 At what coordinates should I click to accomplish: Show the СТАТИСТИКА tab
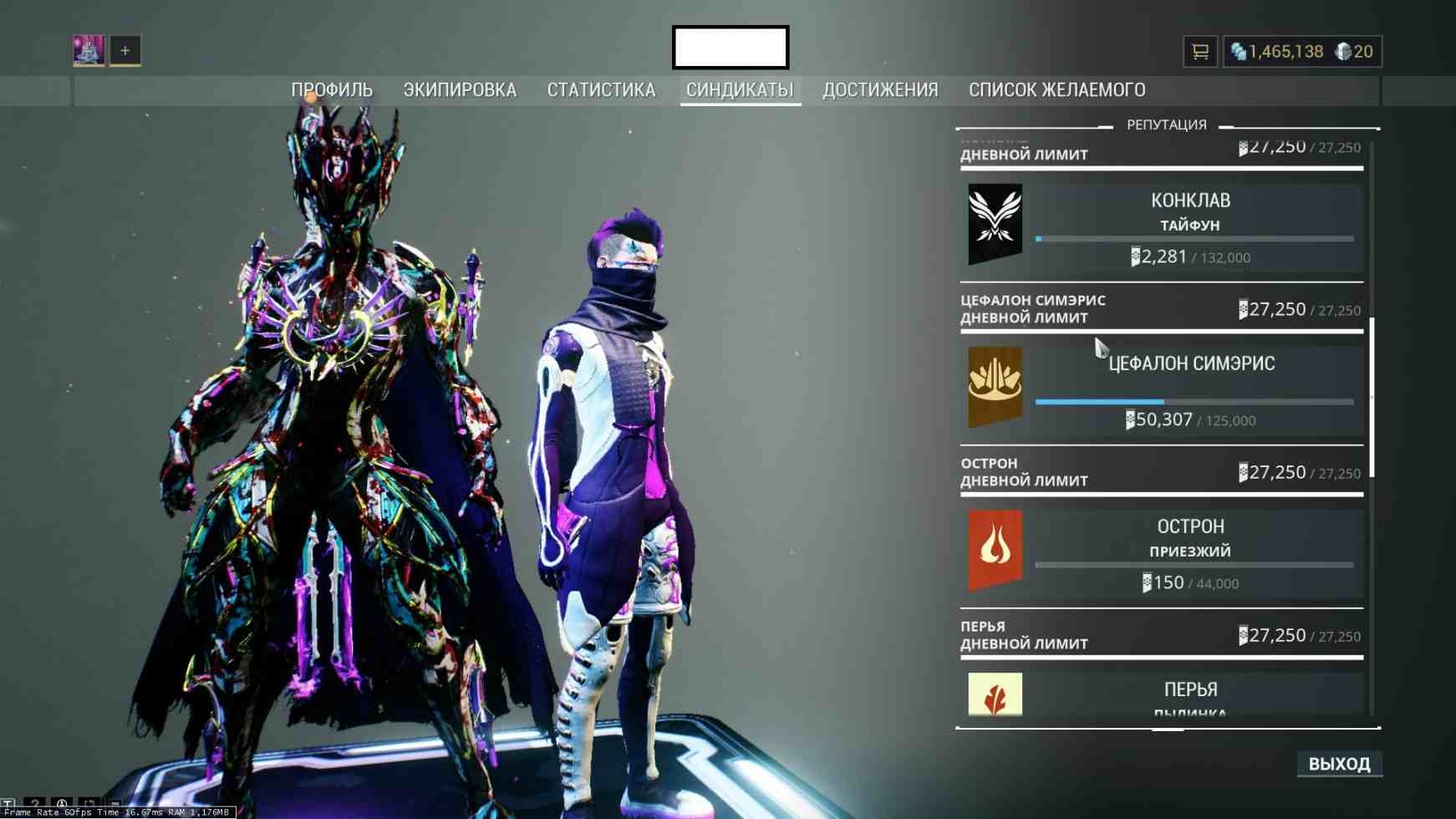[601, 90]
